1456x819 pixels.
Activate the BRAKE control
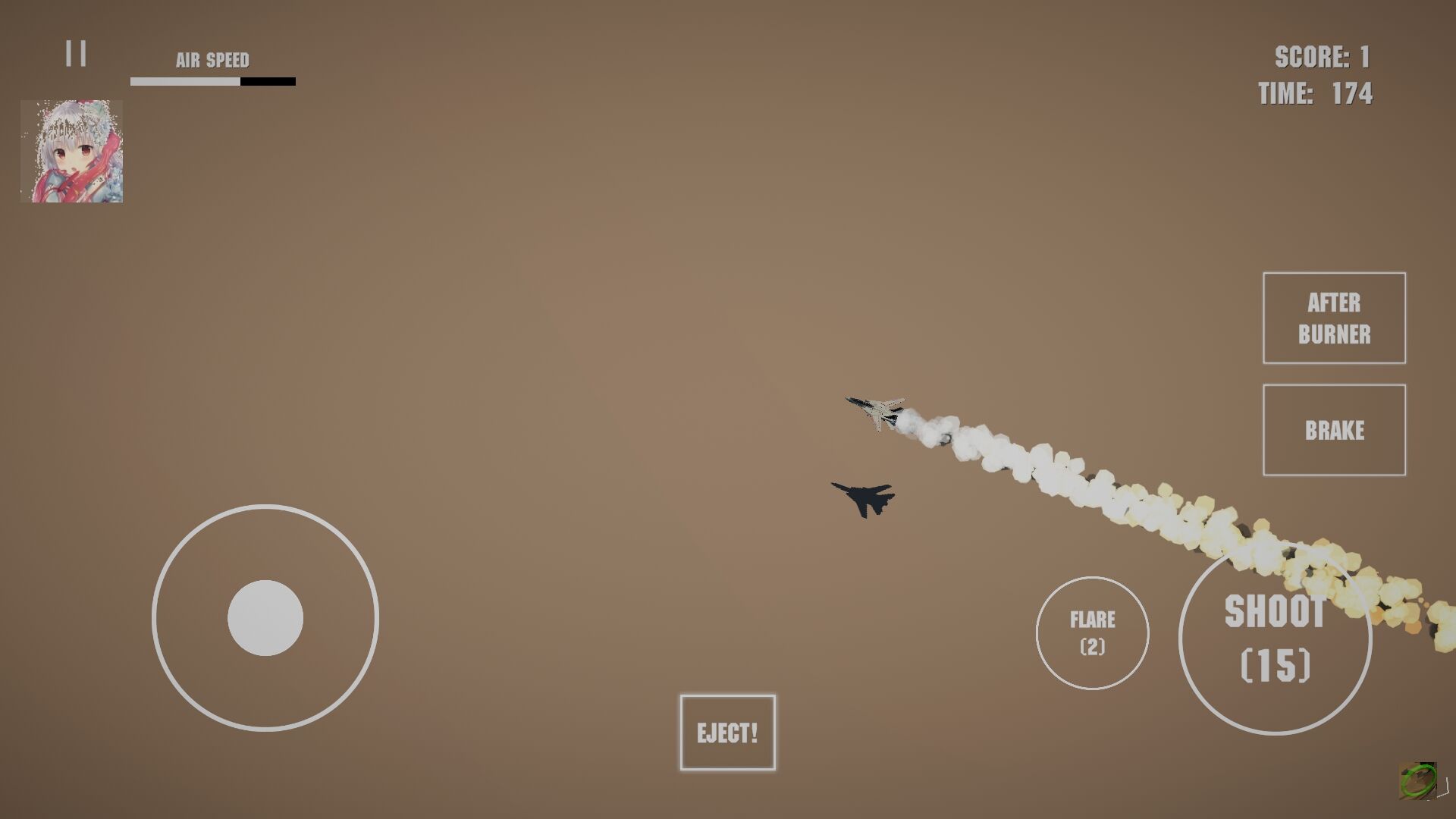(1334, 430)
